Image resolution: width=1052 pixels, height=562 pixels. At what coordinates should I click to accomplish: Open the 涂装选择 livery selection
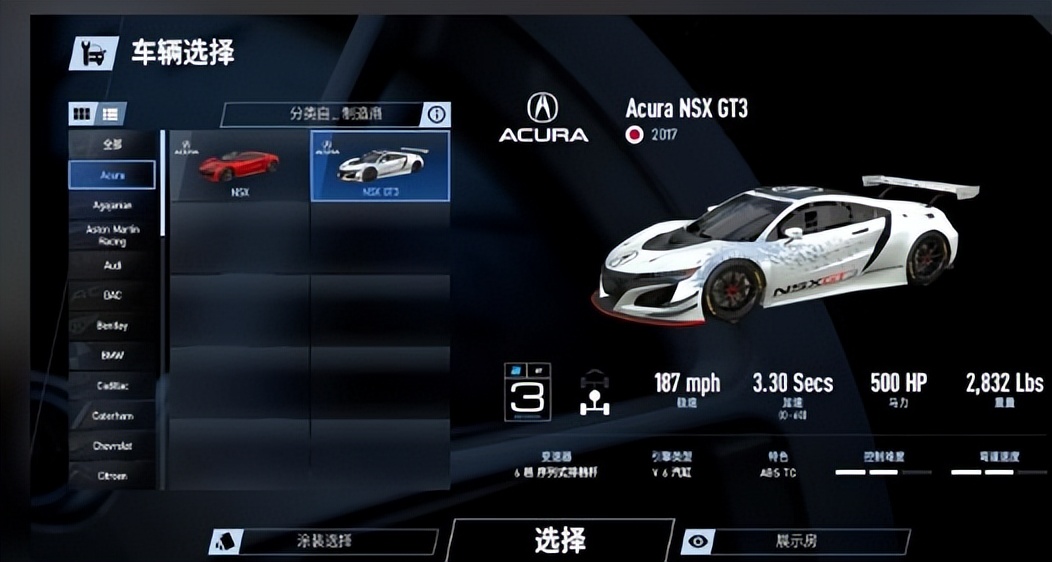tap(325, 541)
